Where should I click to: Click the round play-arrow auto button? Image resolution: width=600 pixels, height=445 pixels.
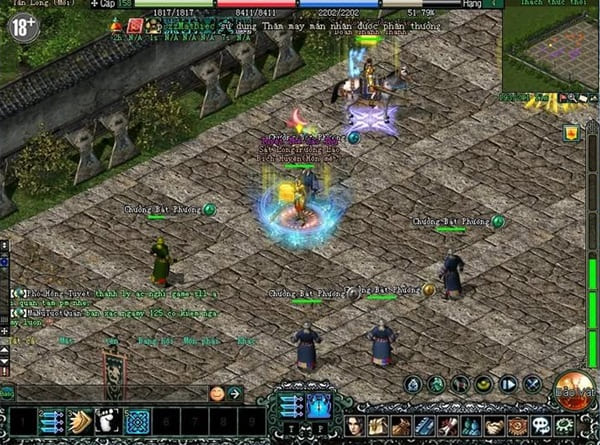[x=508, y=384]
